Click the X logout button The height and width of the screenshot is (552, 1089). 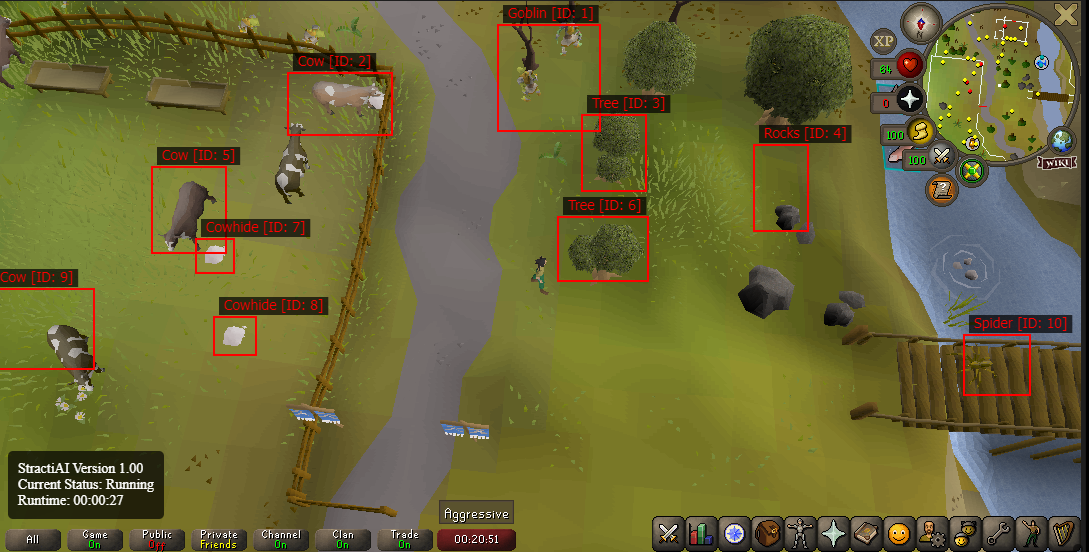(x=1066, y=13)
